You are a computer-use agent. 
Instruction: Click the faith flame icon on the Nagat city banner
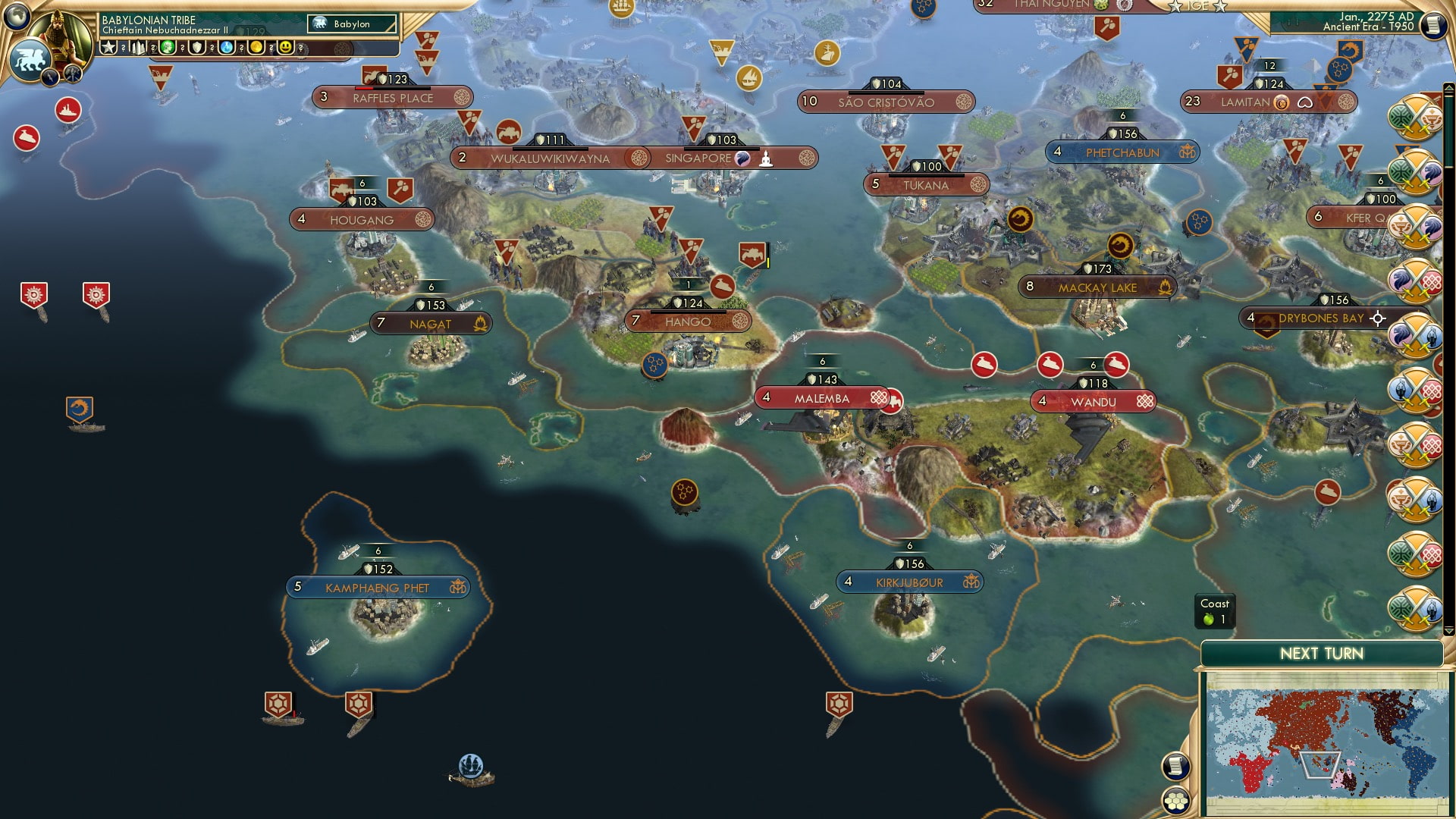(x=481, y=322)
